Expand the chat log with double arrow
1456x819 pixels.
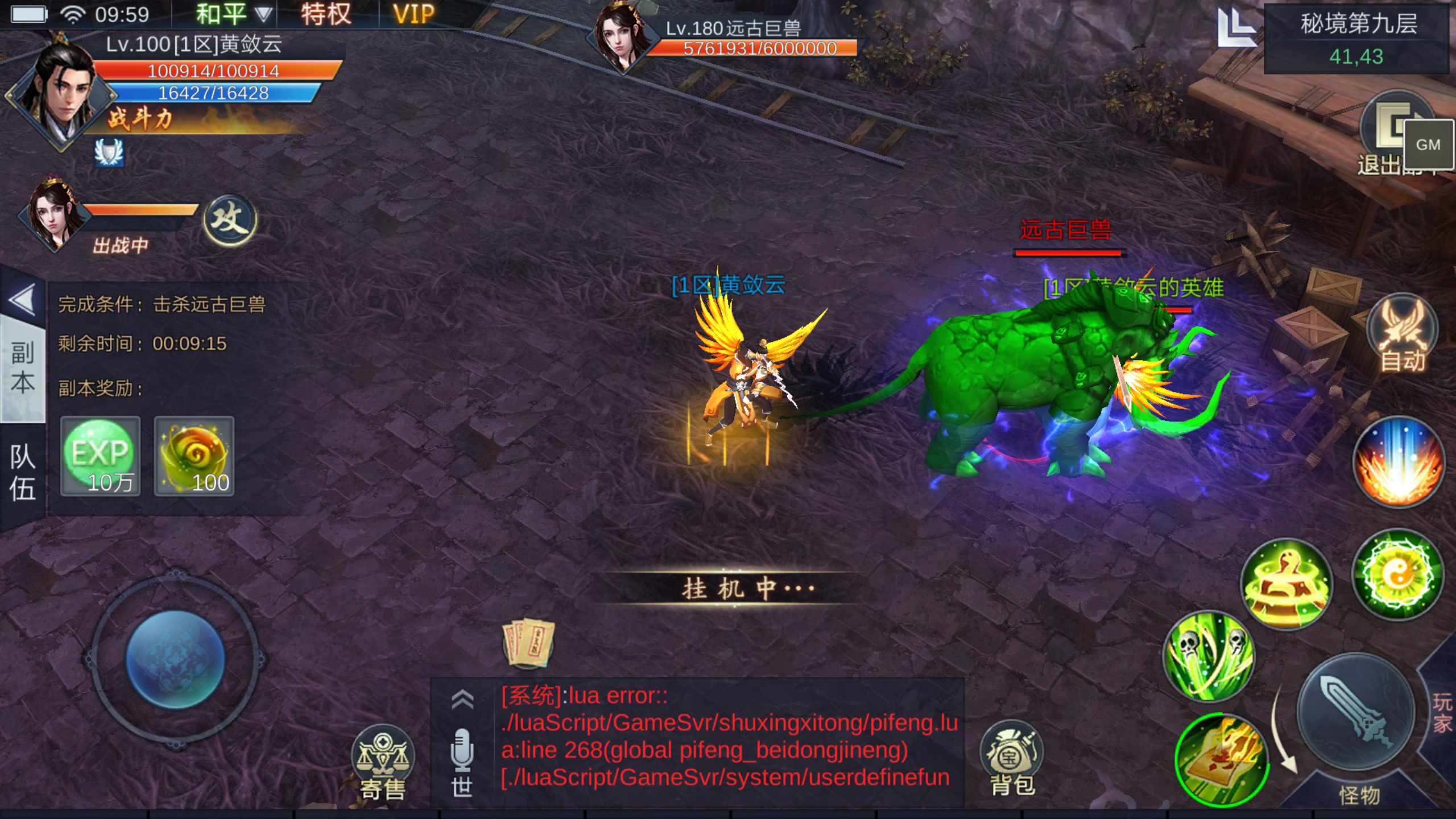[462, 700]
